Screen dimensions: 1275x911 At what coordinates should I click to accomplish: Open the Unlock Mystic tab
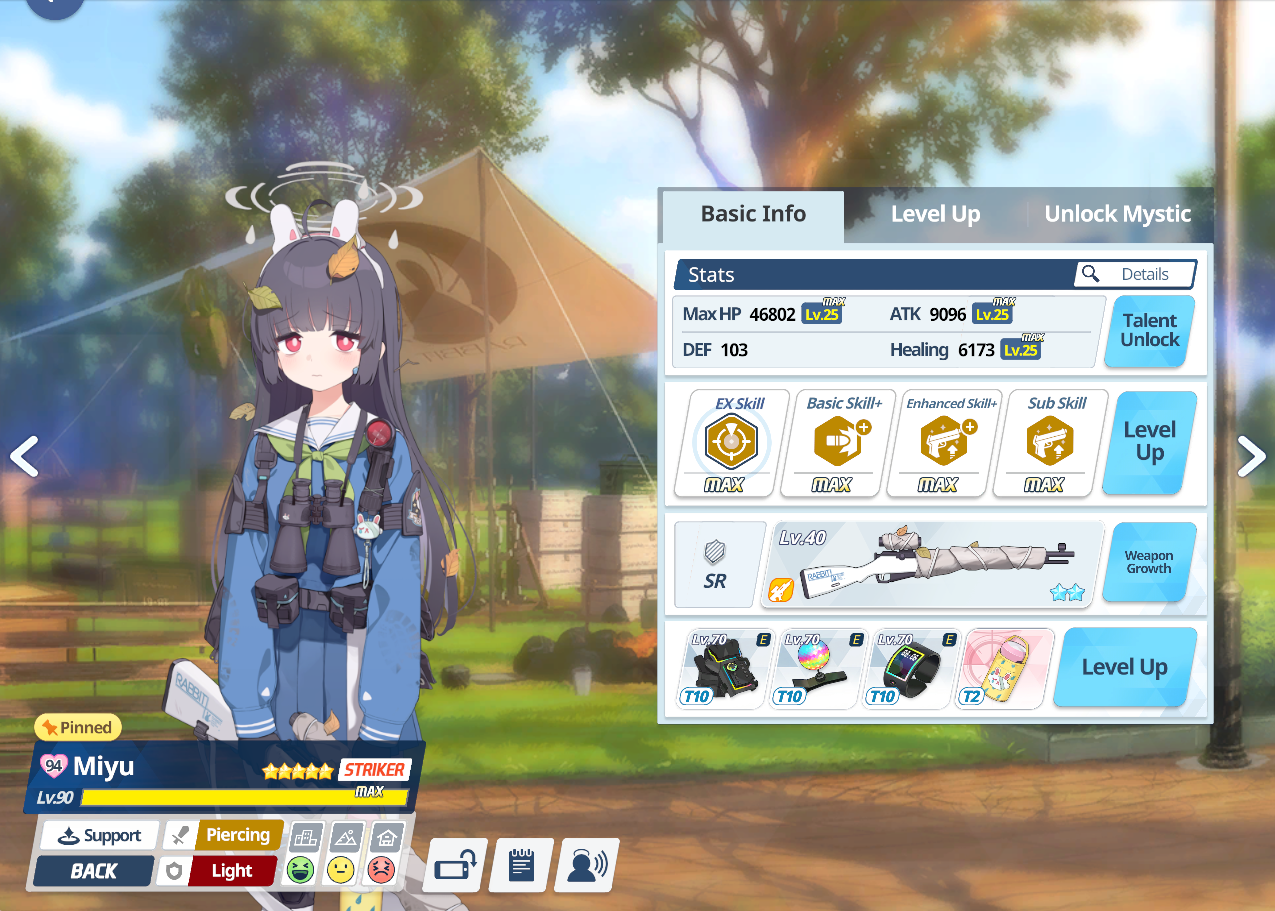tap(1117, 214)
